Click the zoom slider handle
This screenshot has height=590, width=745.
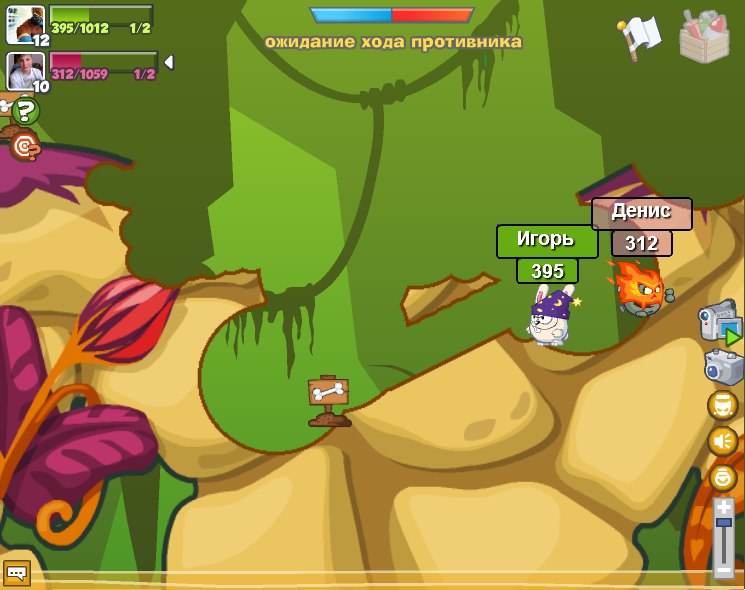(x=724, y=523)
